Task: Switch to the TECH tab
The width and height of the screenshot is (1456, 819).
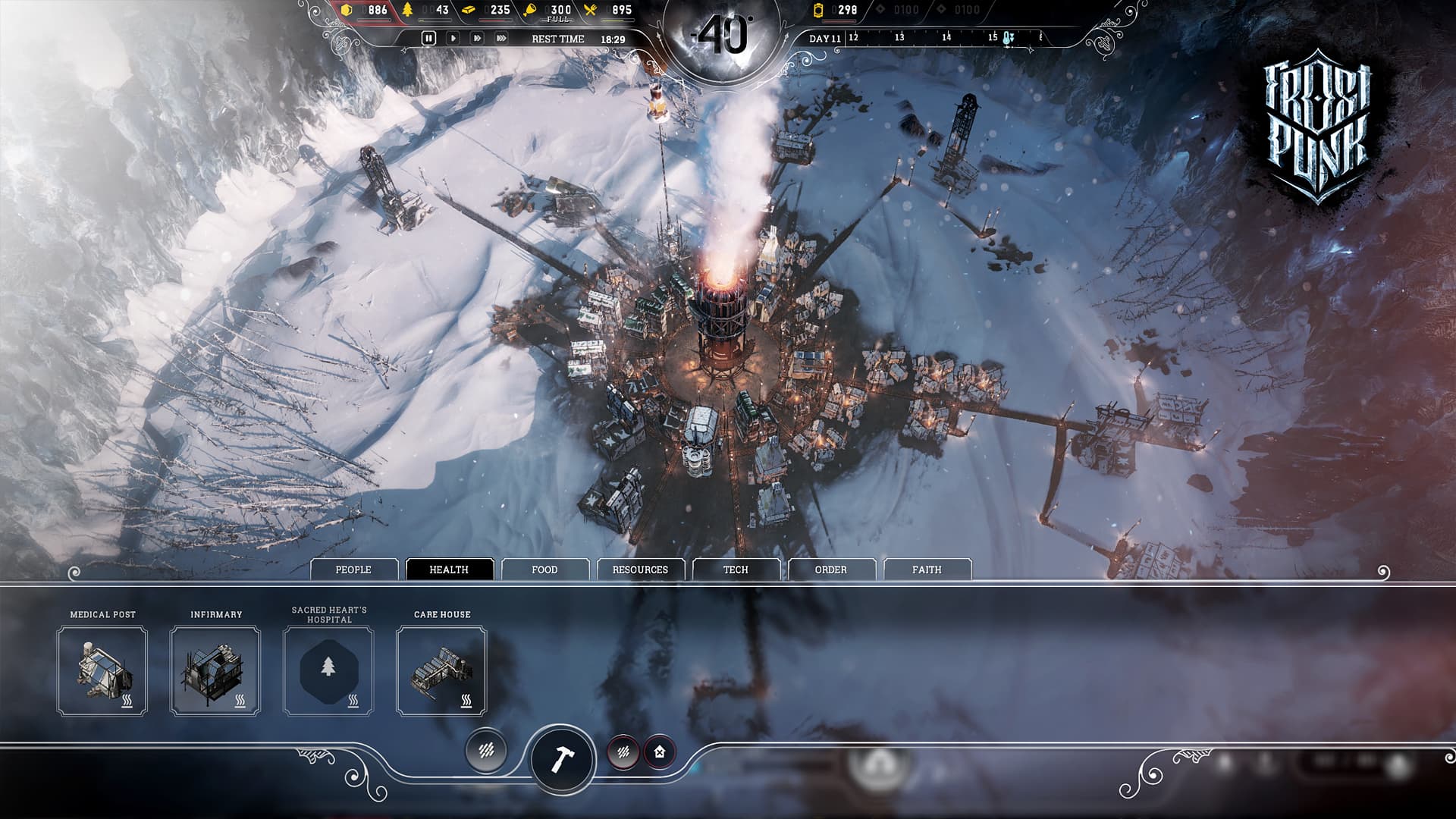Action: pos(736,569)
